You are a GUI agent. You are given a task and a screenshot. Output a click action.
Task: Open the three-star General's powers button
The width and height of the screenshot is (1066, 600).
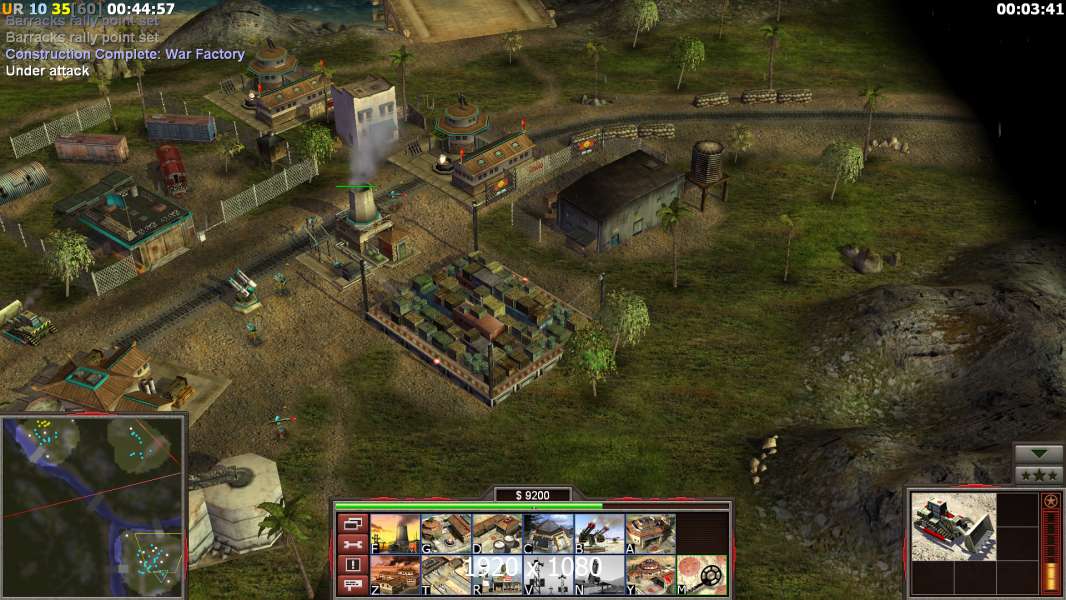[x=1038, y=475]
